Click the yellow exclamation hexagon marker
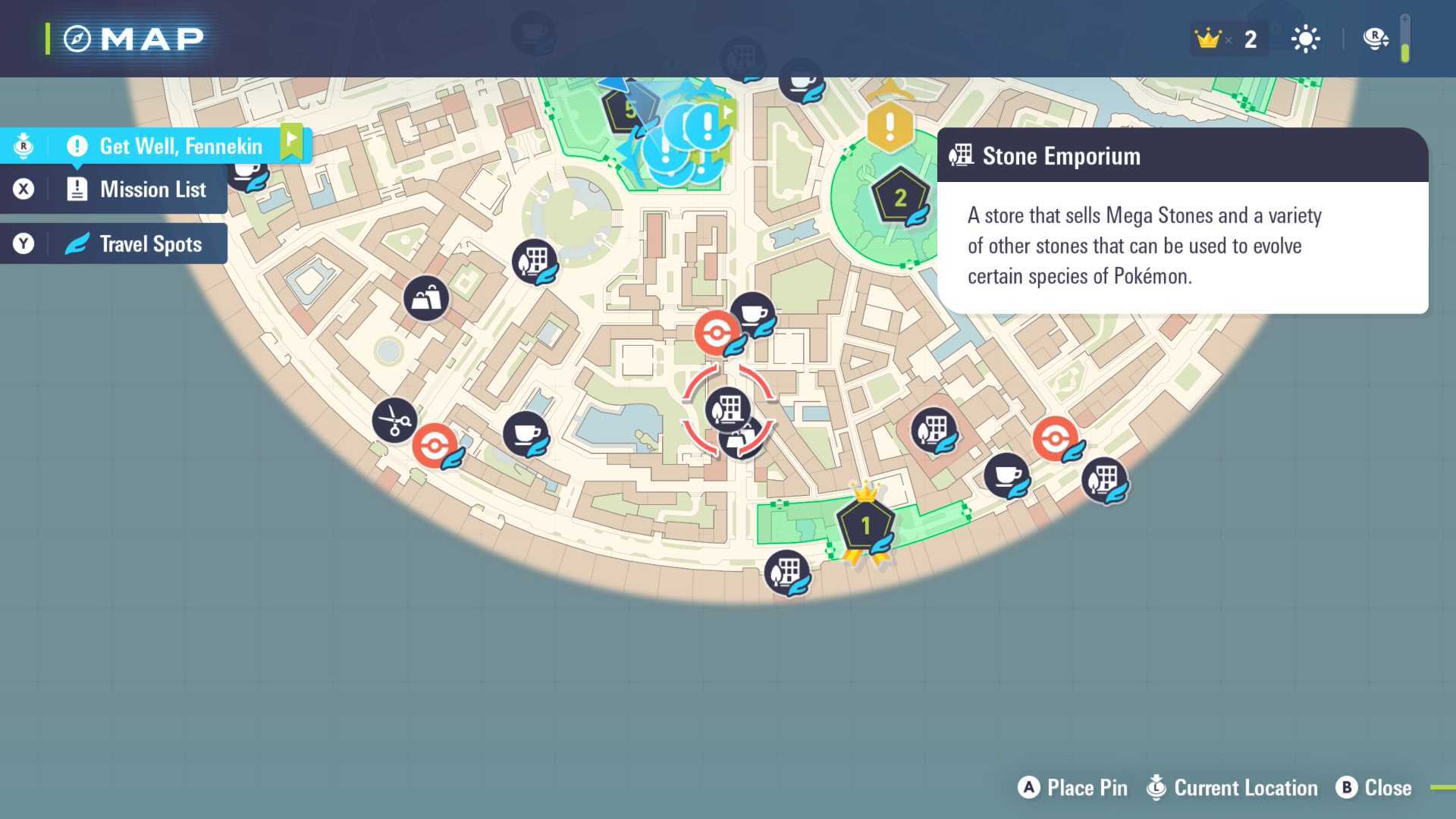Screen dimensions: 1456x819 tap(890, 126)
